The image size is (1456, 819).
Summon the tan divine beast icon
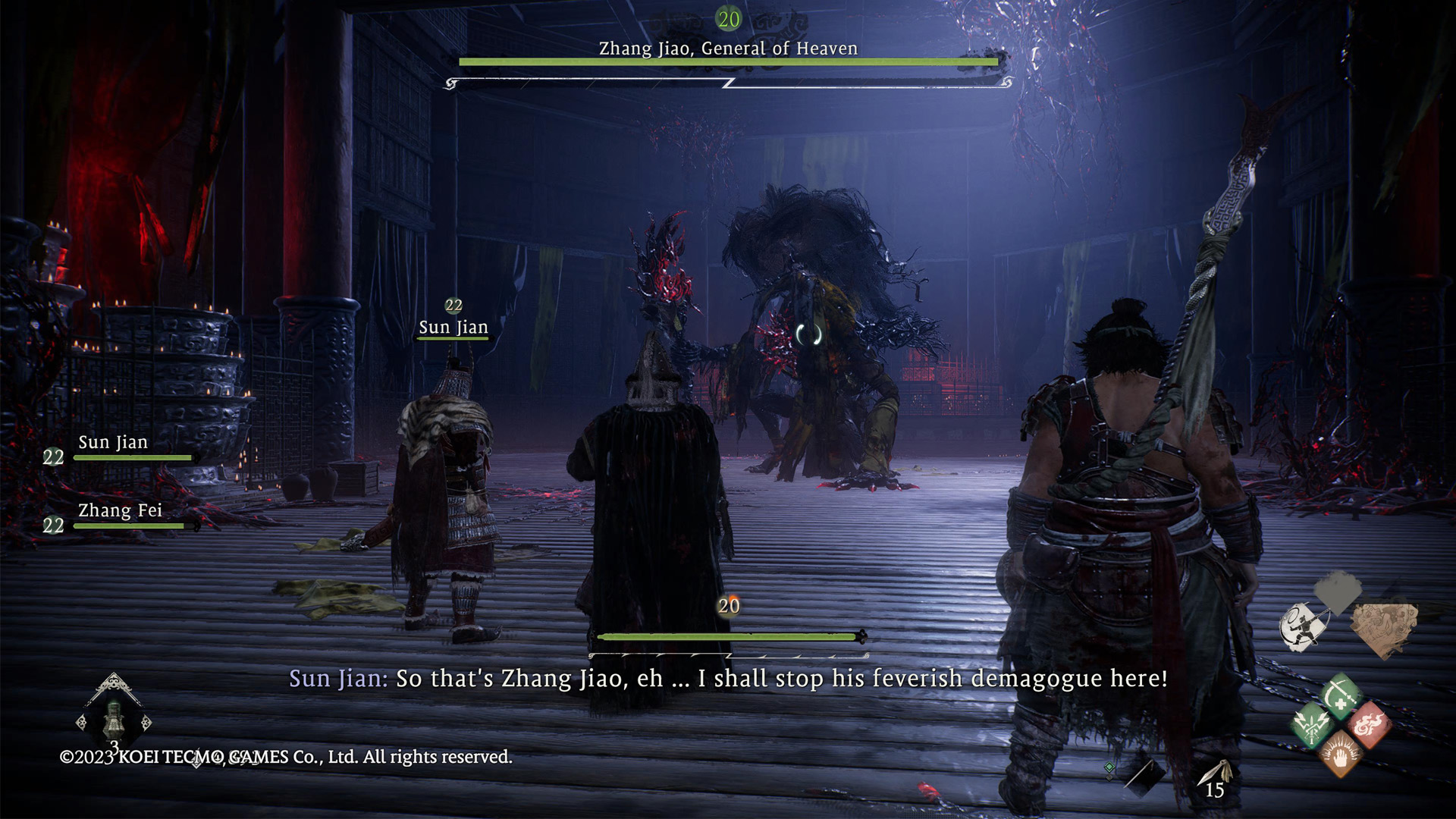[1383, 628]
